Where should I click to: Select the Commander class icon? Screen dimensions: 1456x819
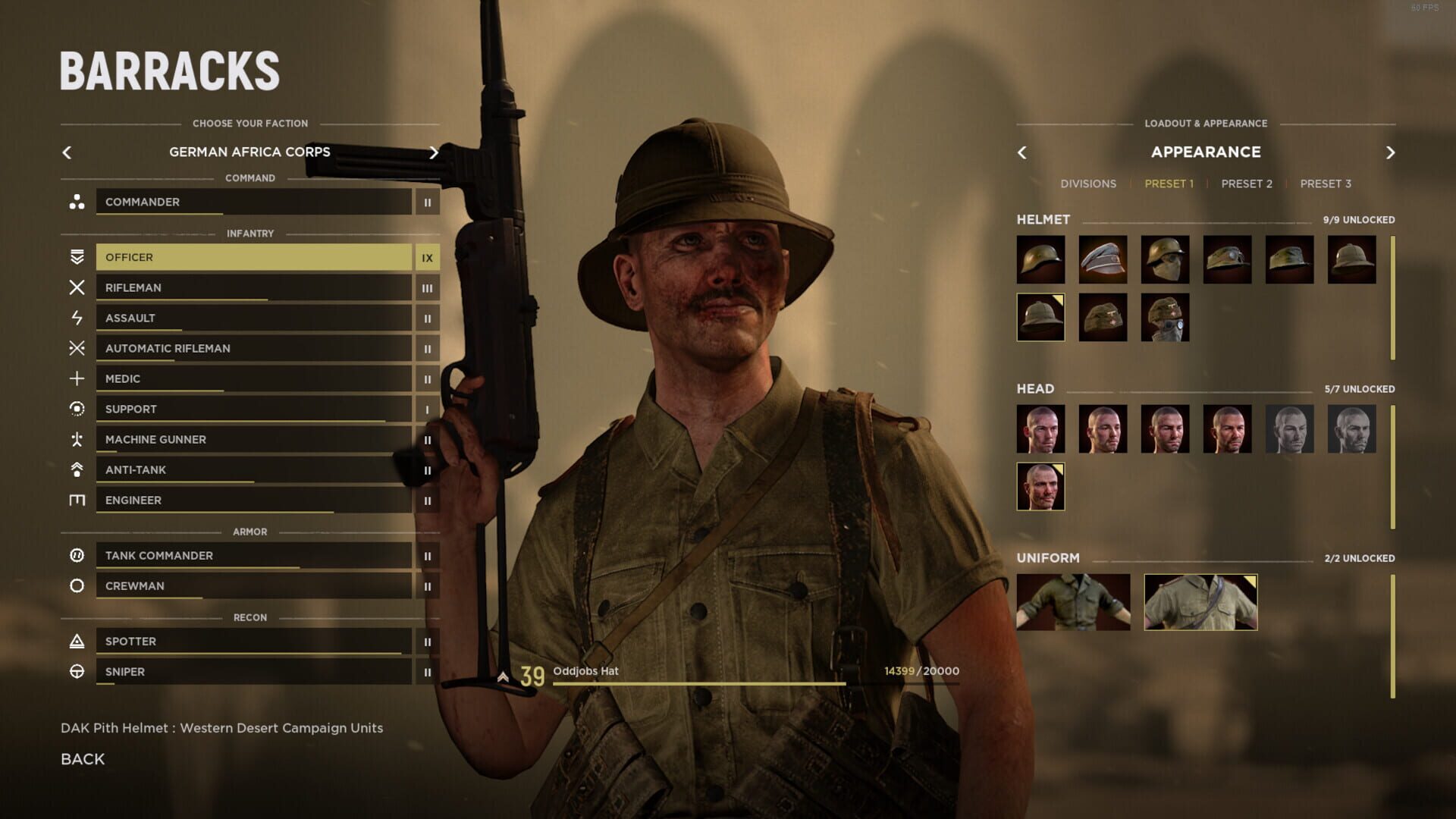click(x=77, y=202)
